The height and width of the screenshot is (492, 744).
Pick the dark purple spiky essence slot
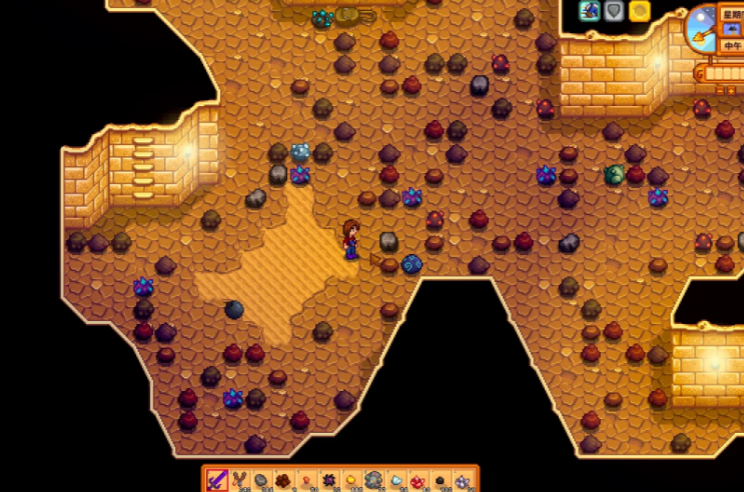pyautogui.click(x=329, y=480)
